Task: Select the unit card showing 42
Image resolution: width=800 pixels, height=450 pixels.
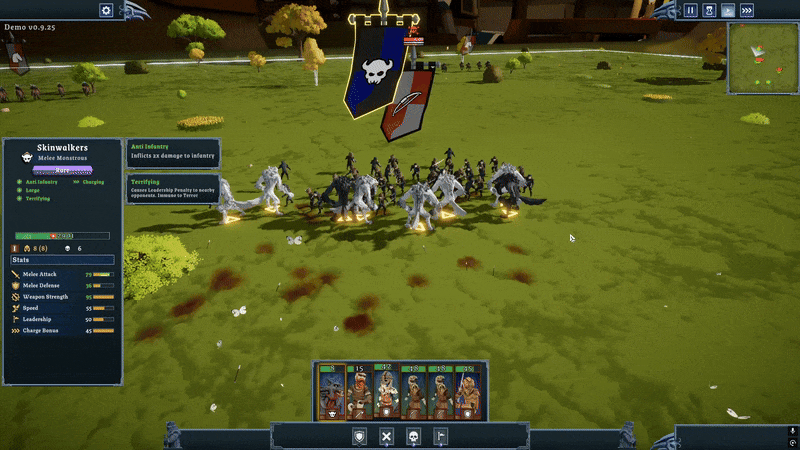Action: point(386,392)
